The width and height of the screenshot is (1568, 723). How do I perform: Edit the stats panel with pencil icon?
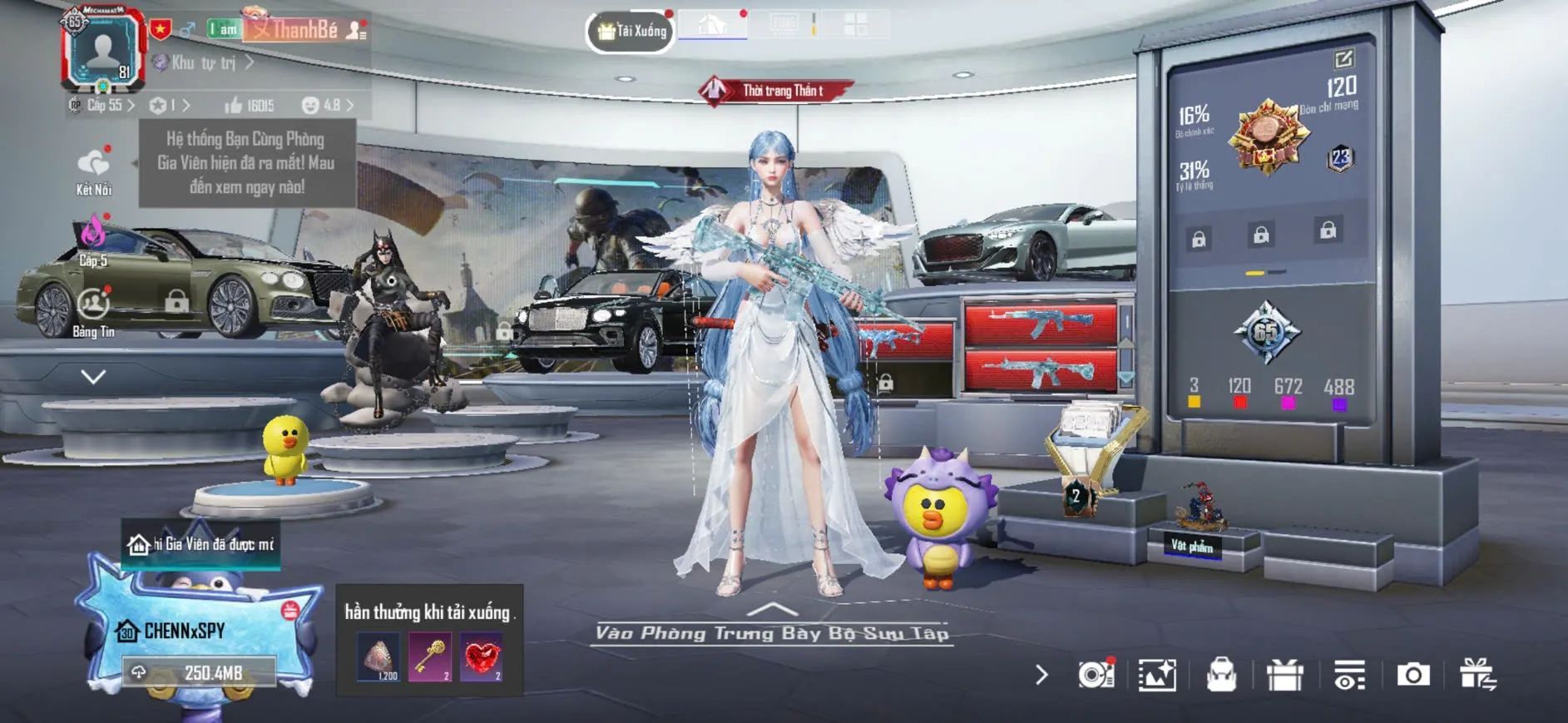coord(1343,59)
